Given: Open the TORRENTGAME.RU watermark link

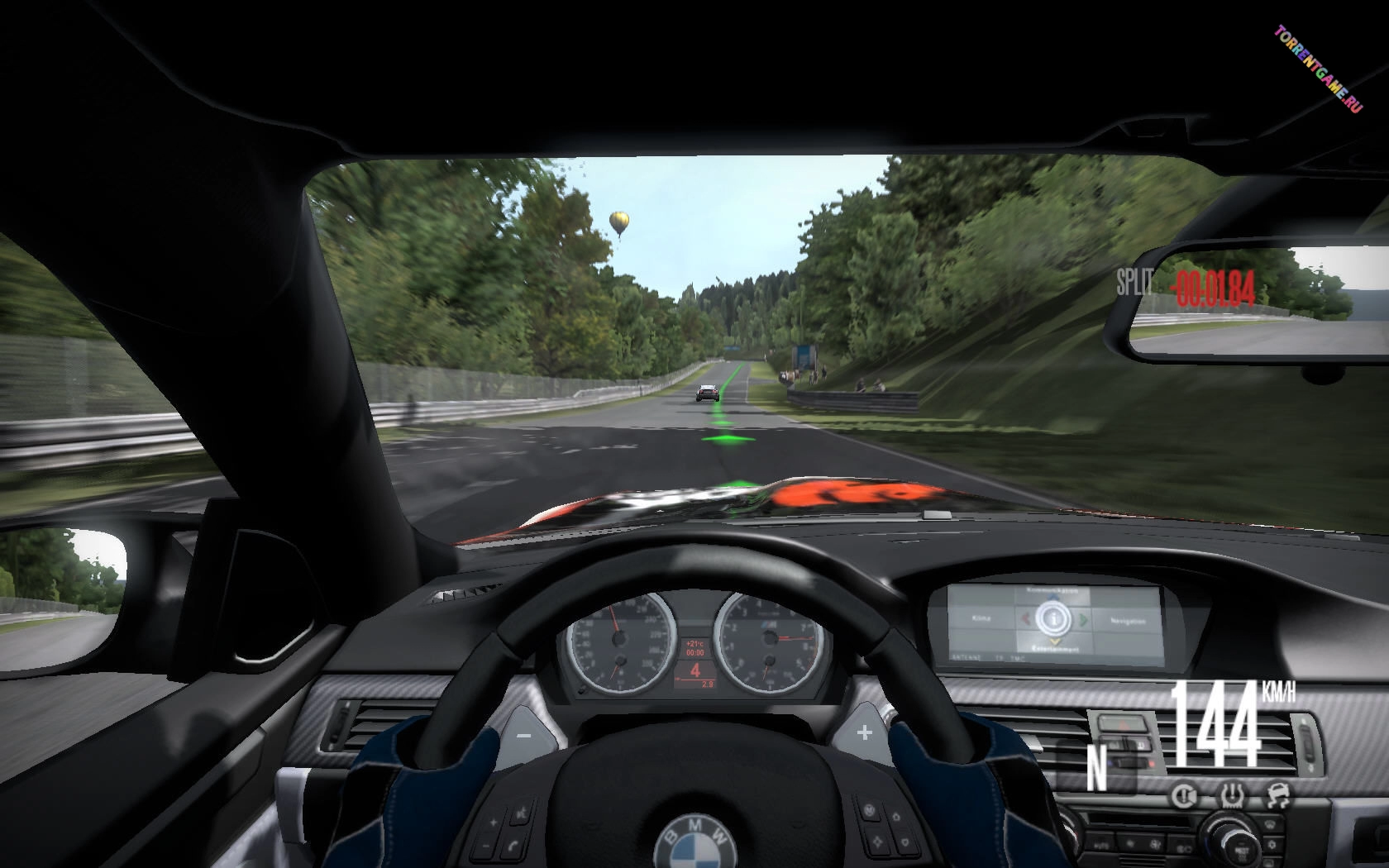Looking at the screenshot, I should pos(1318,69).
